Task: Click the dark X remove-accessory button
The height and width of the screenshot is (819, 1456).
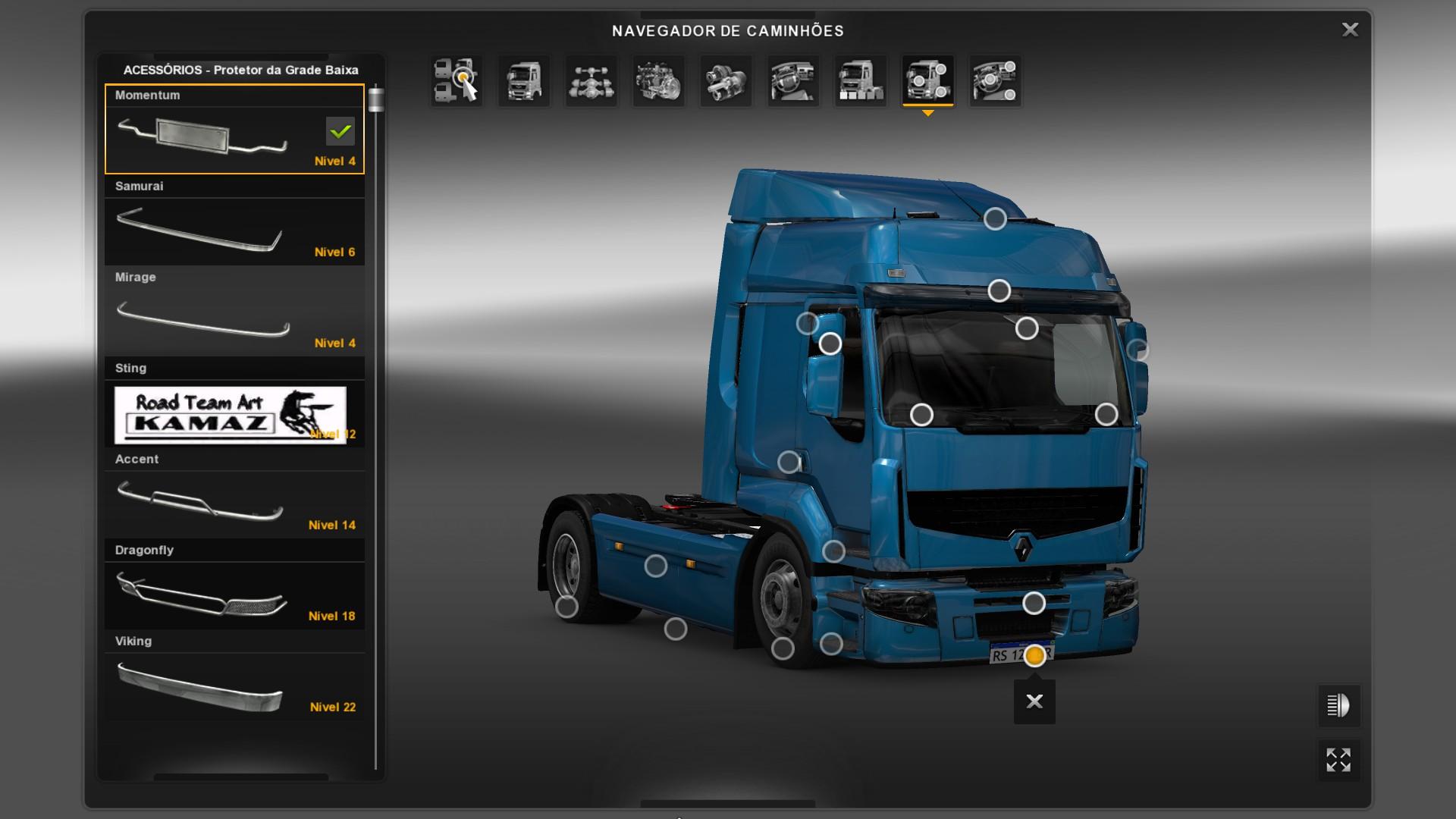Action: 1034,701
